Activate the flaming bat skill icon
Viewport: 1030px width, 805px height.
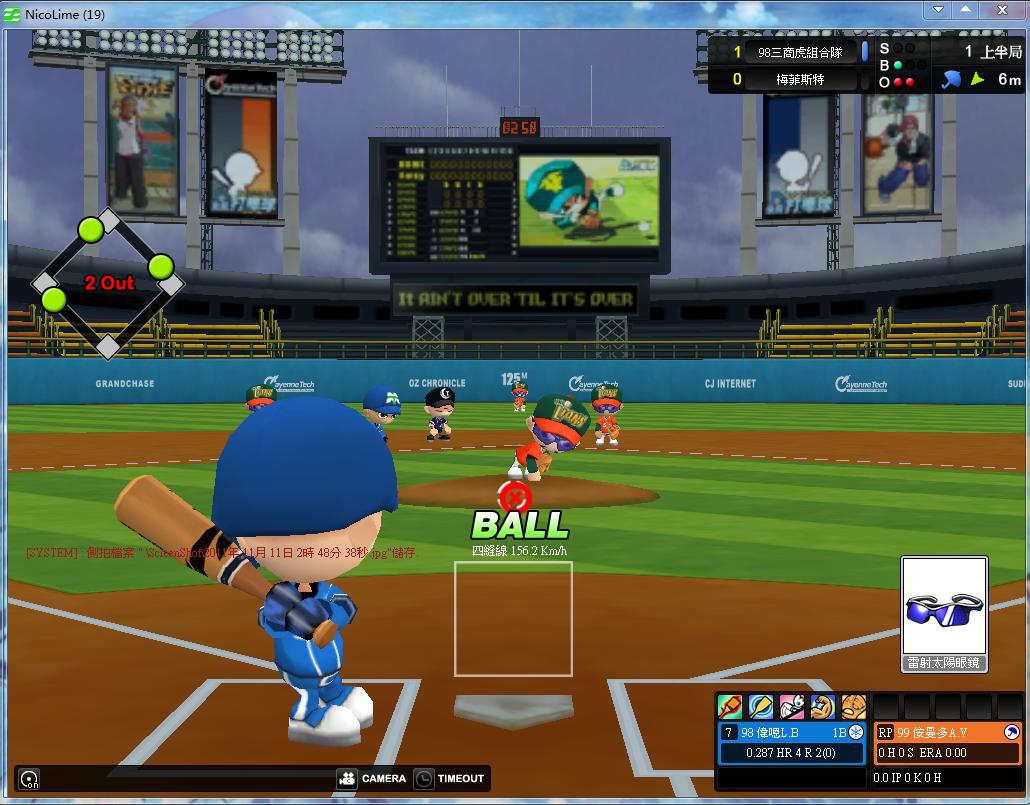point(731,707)
